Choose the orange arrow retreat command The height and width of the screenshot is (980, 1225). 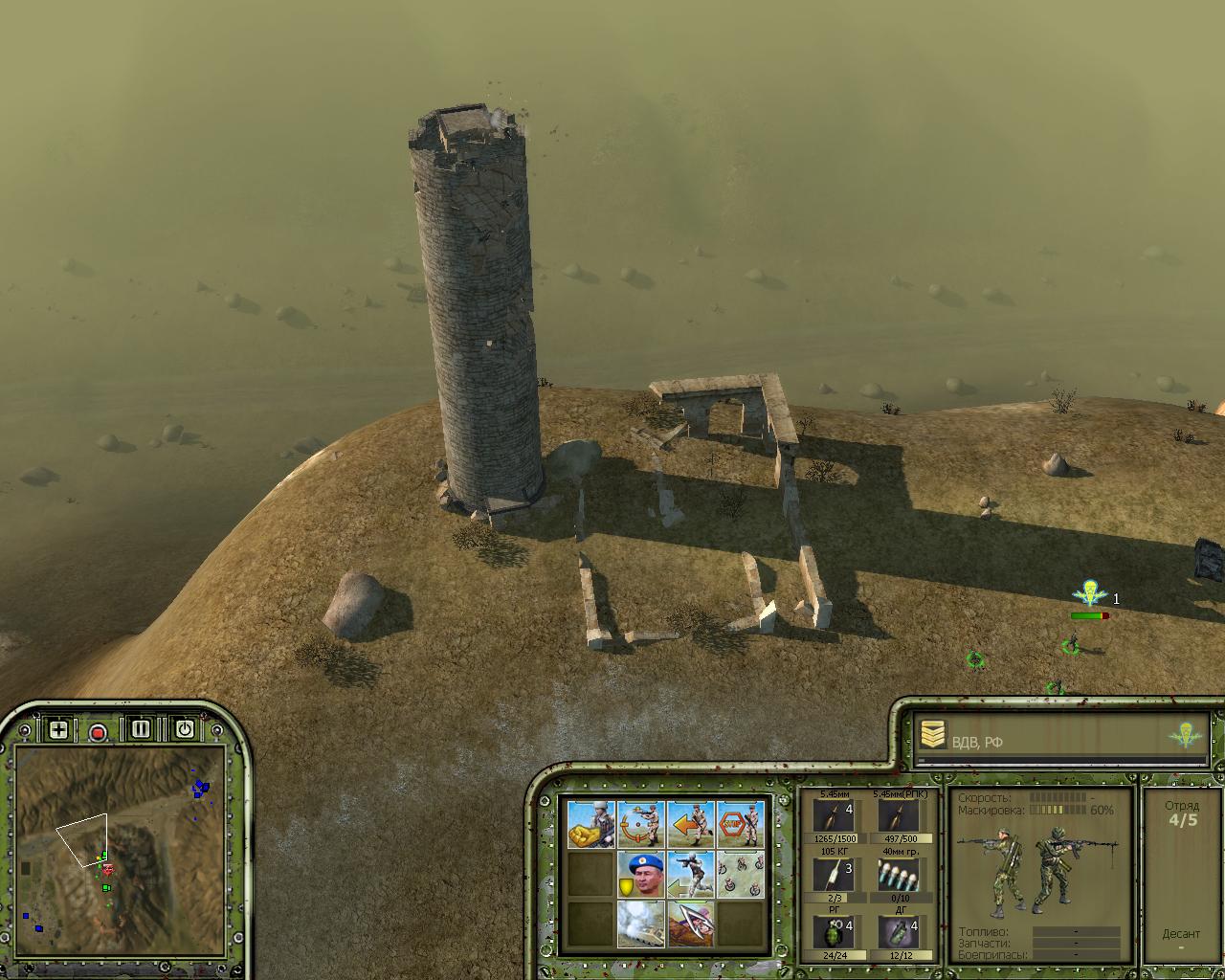(691, 824)
